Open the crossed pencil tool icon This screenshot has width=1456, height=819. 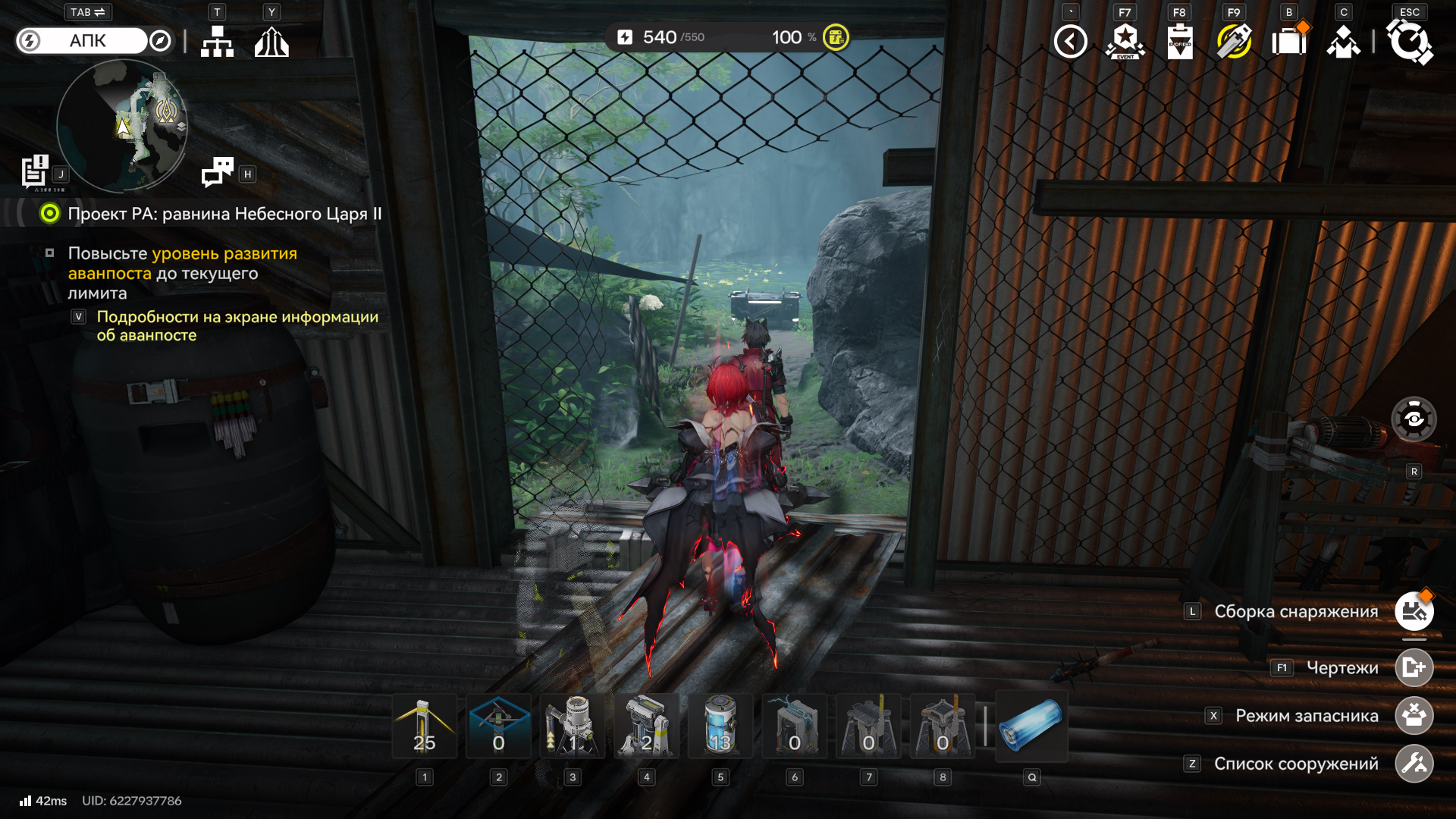1234,42
